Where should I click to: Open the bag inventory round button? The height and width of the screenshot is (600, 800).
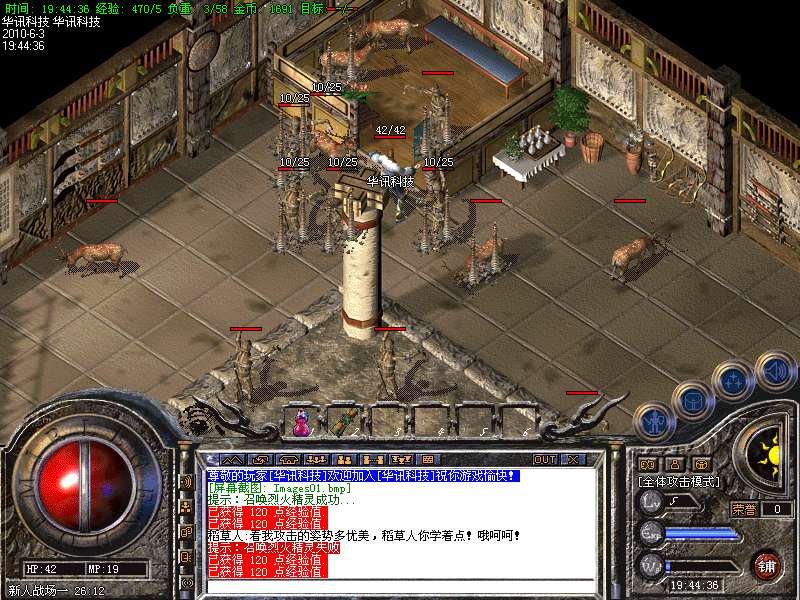692,399
